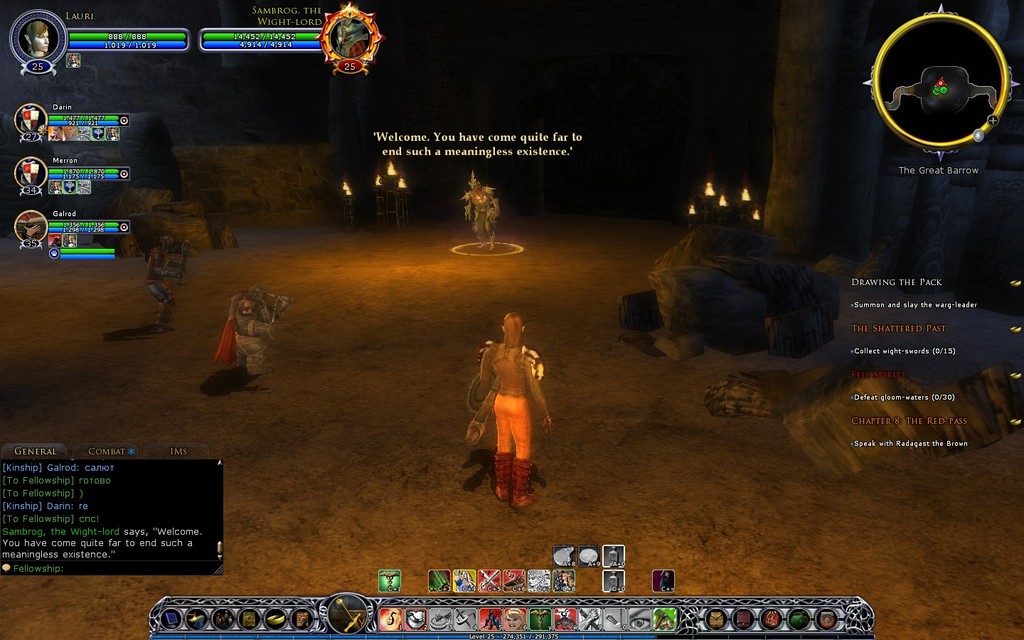1024x640 pixels.
Task: Select fellowship member Darin's portrait
Action: point(32,121)
